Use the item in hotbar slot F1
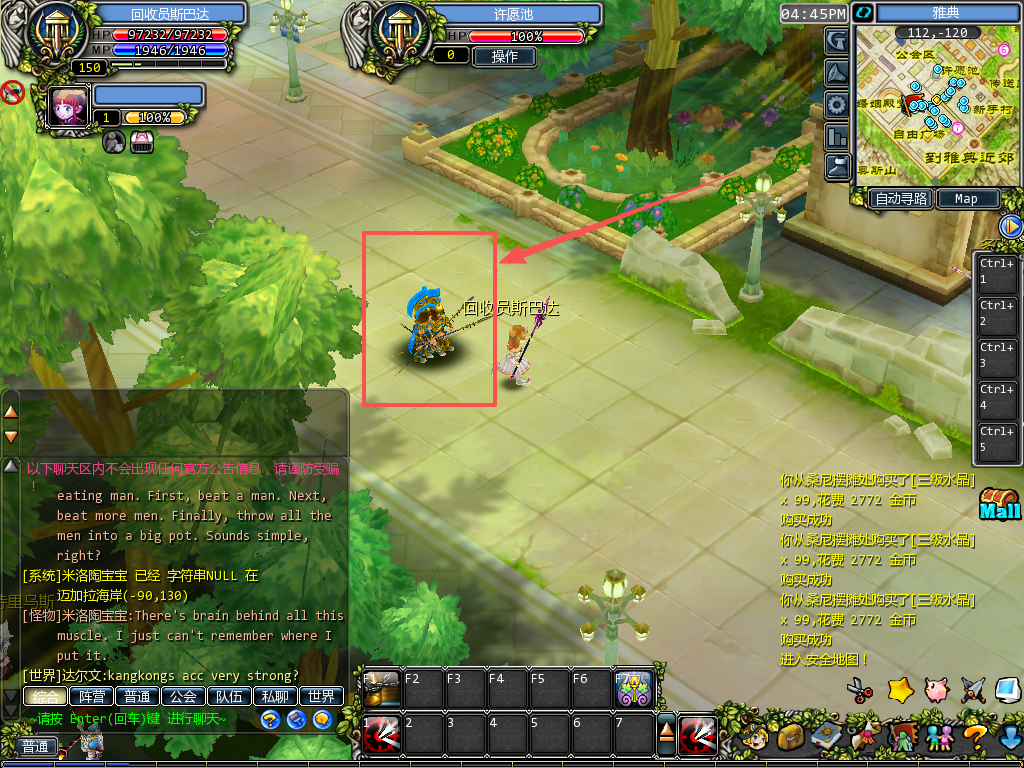Screen dimensions: 1024x768 click(380, 689)
